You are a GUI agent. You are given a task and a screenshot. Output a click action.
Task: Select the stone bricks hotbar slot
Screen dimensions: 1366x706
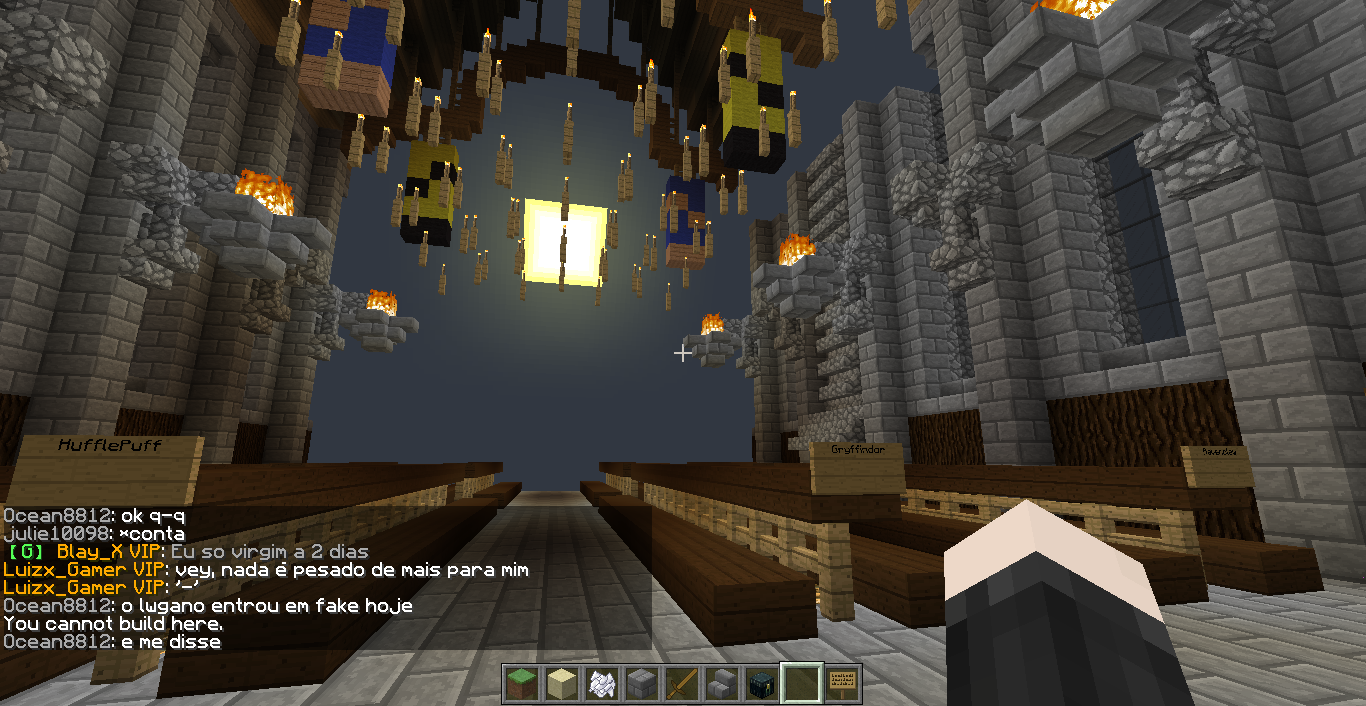point(641,684)
